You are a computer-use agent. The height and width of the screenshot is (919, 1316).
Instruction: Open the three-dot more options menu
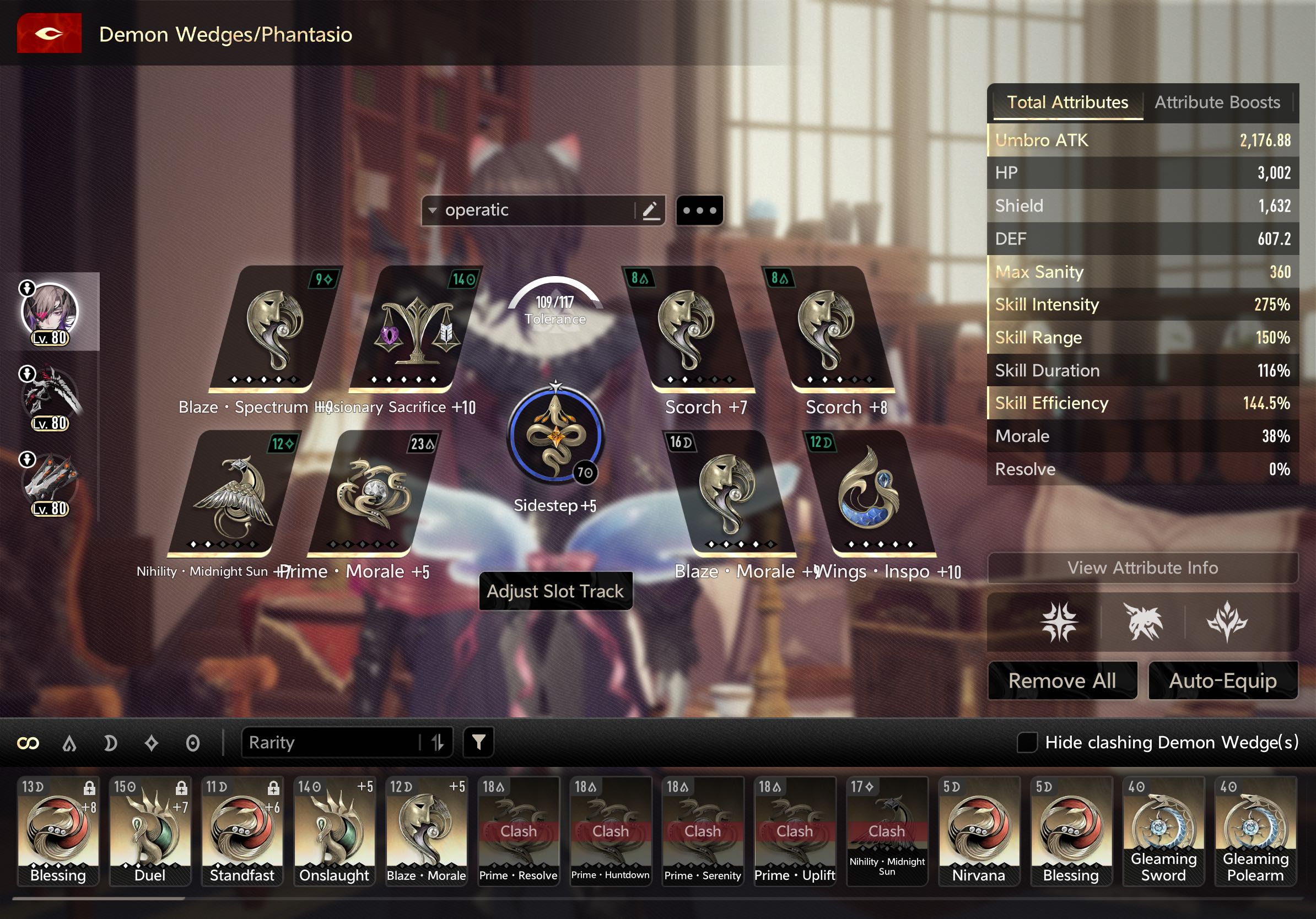coord(699,210)
